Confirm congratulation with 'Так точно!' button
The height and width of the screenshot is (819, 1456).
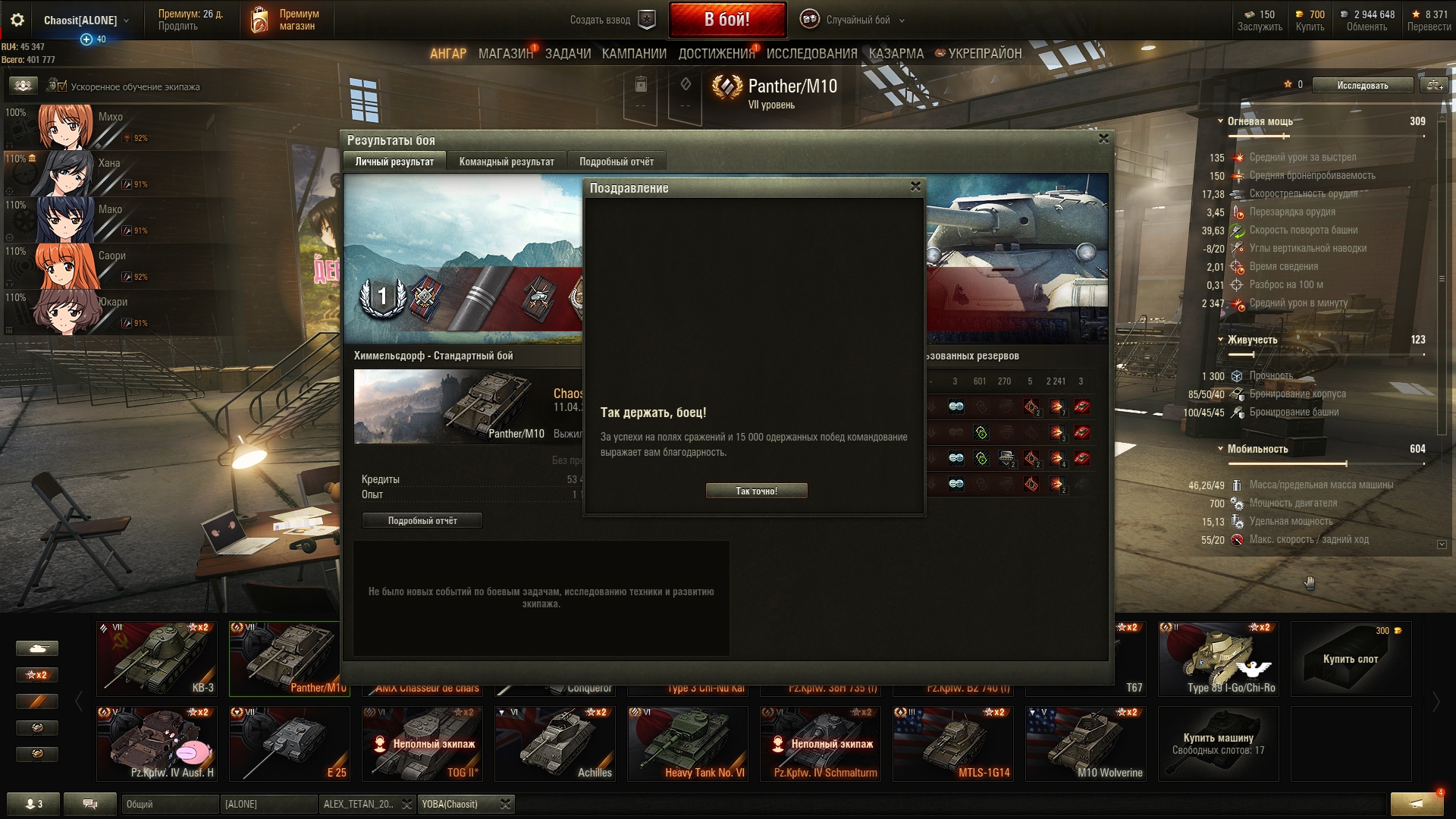click(756, 491)
